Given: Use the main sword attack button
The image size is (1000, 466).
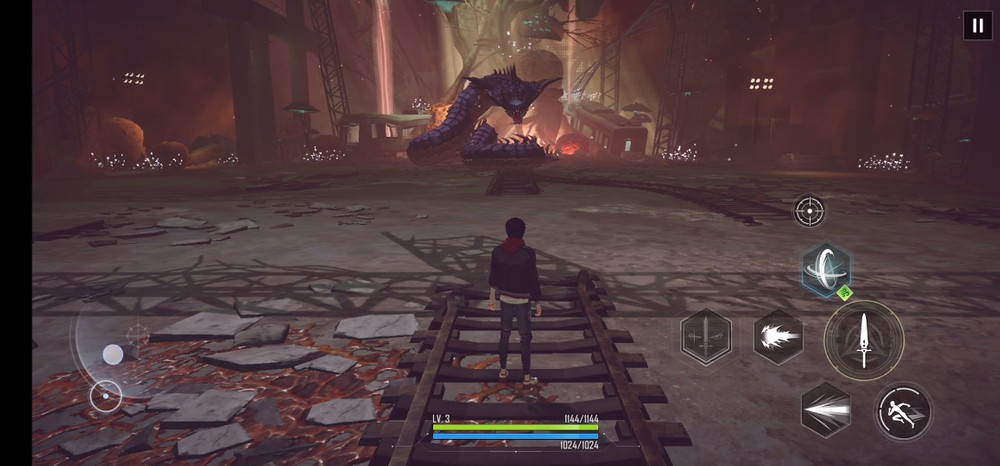Looking at the screenshot, I should (x=864, y=339).
